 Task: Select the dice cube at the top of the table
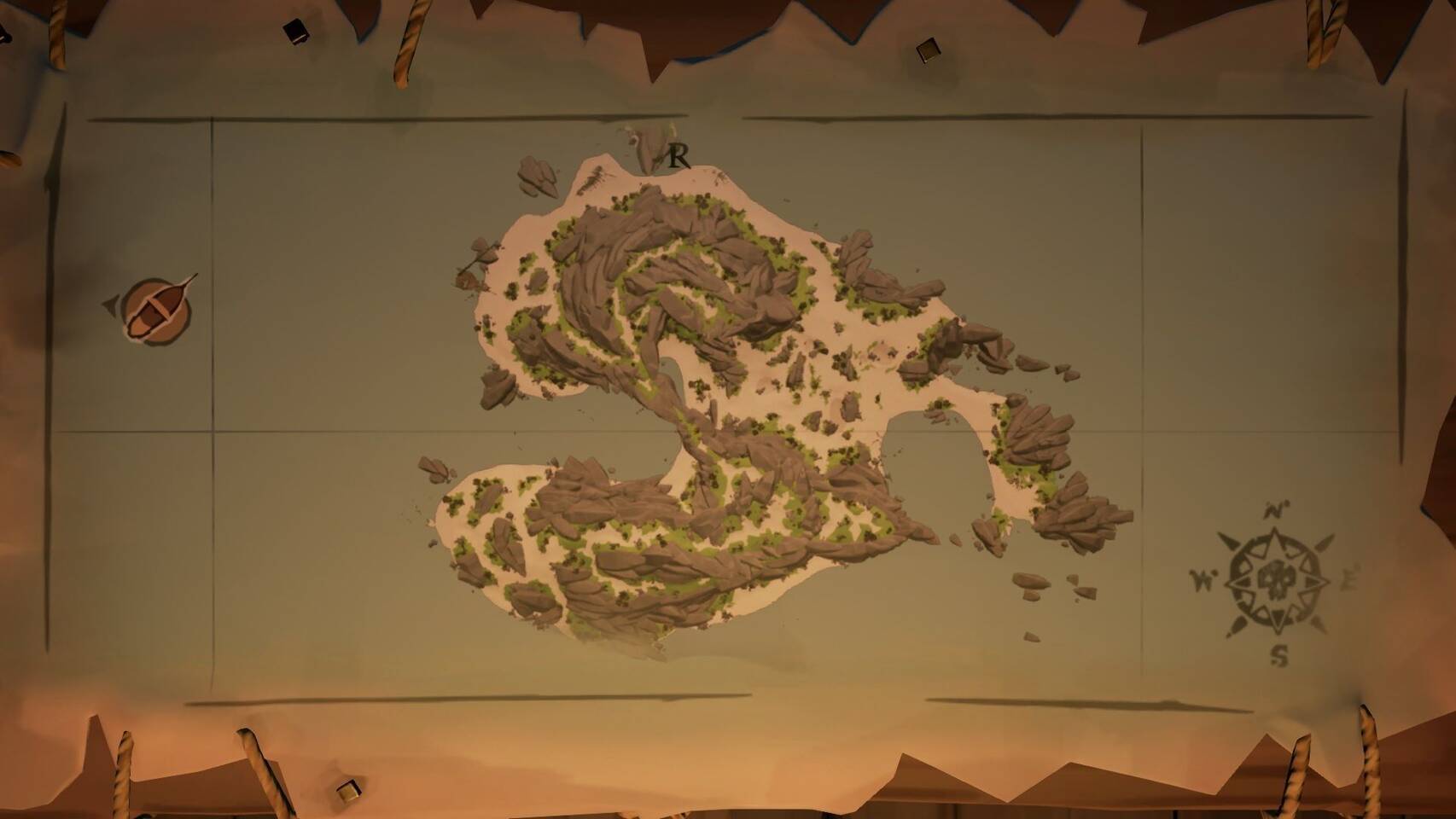[930, 51]
